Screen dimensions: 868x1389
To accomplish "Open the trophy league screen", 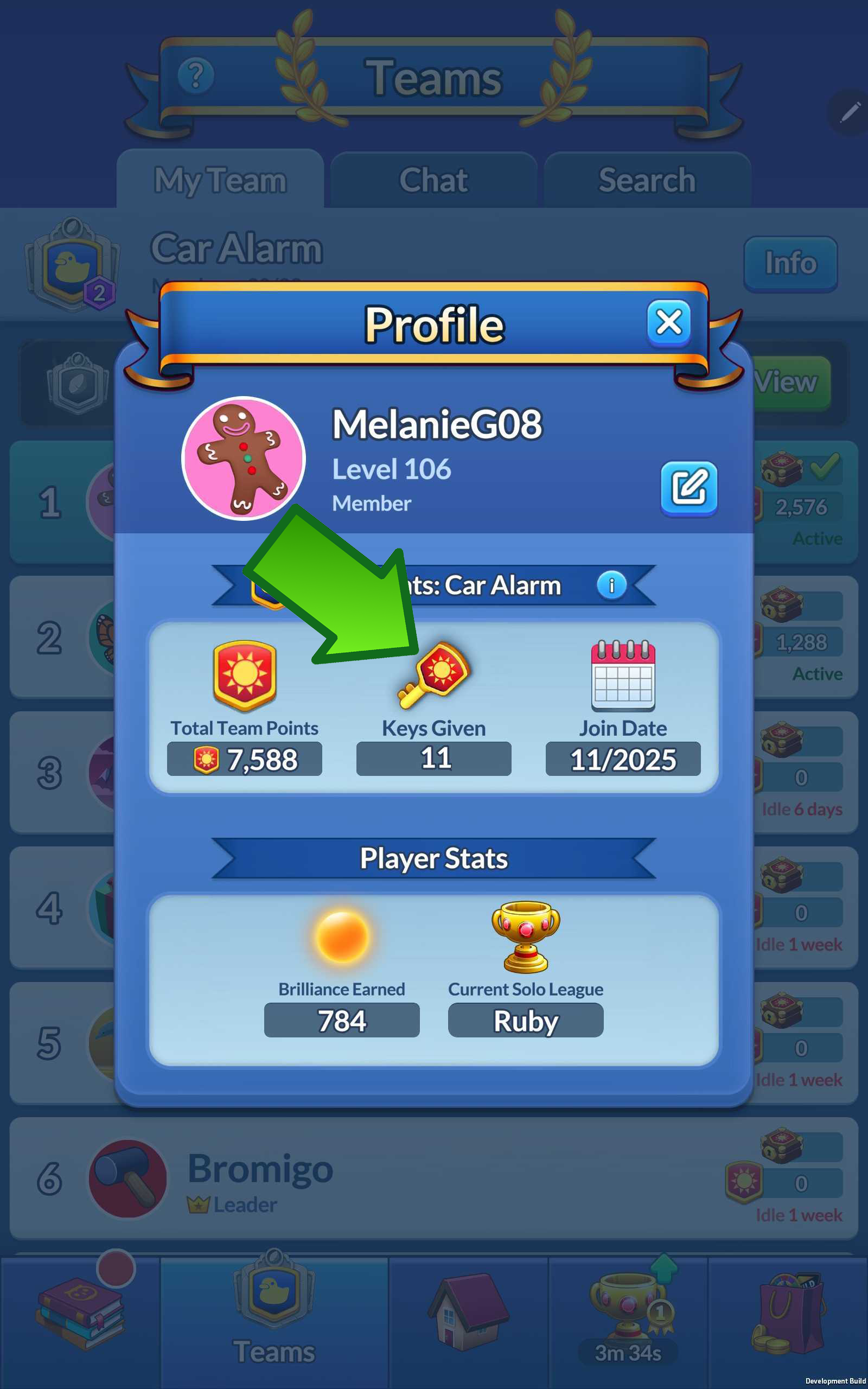I will [628, 1314].
